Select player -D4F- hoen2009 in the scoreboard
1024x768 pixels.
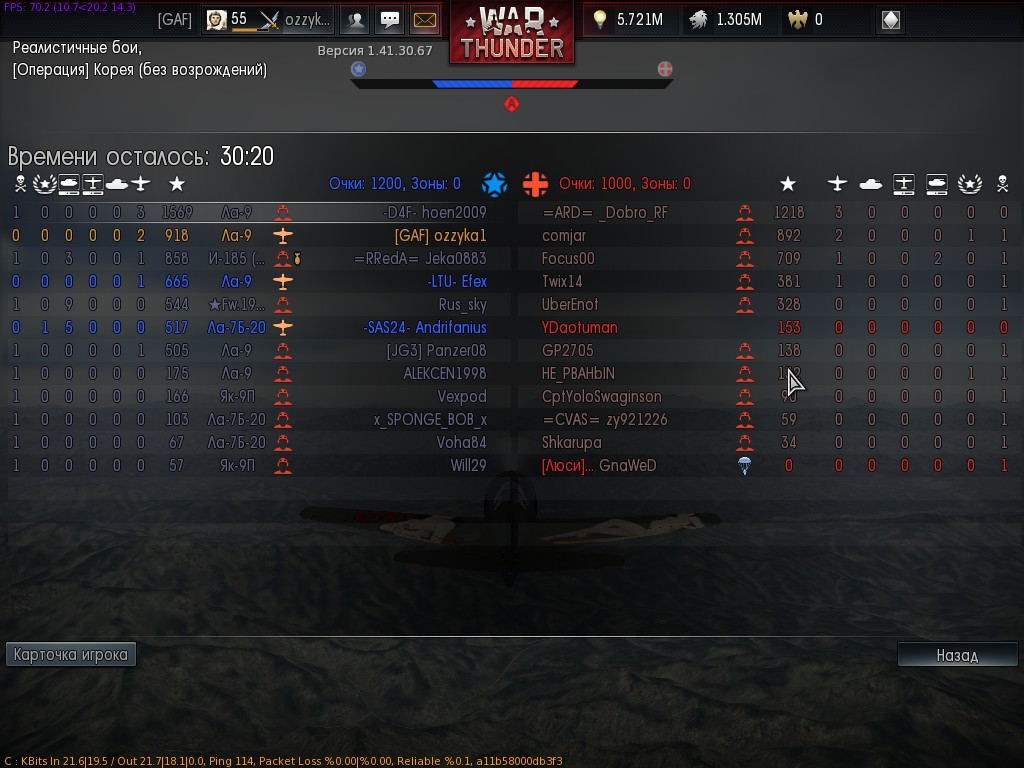pos(435,213)
